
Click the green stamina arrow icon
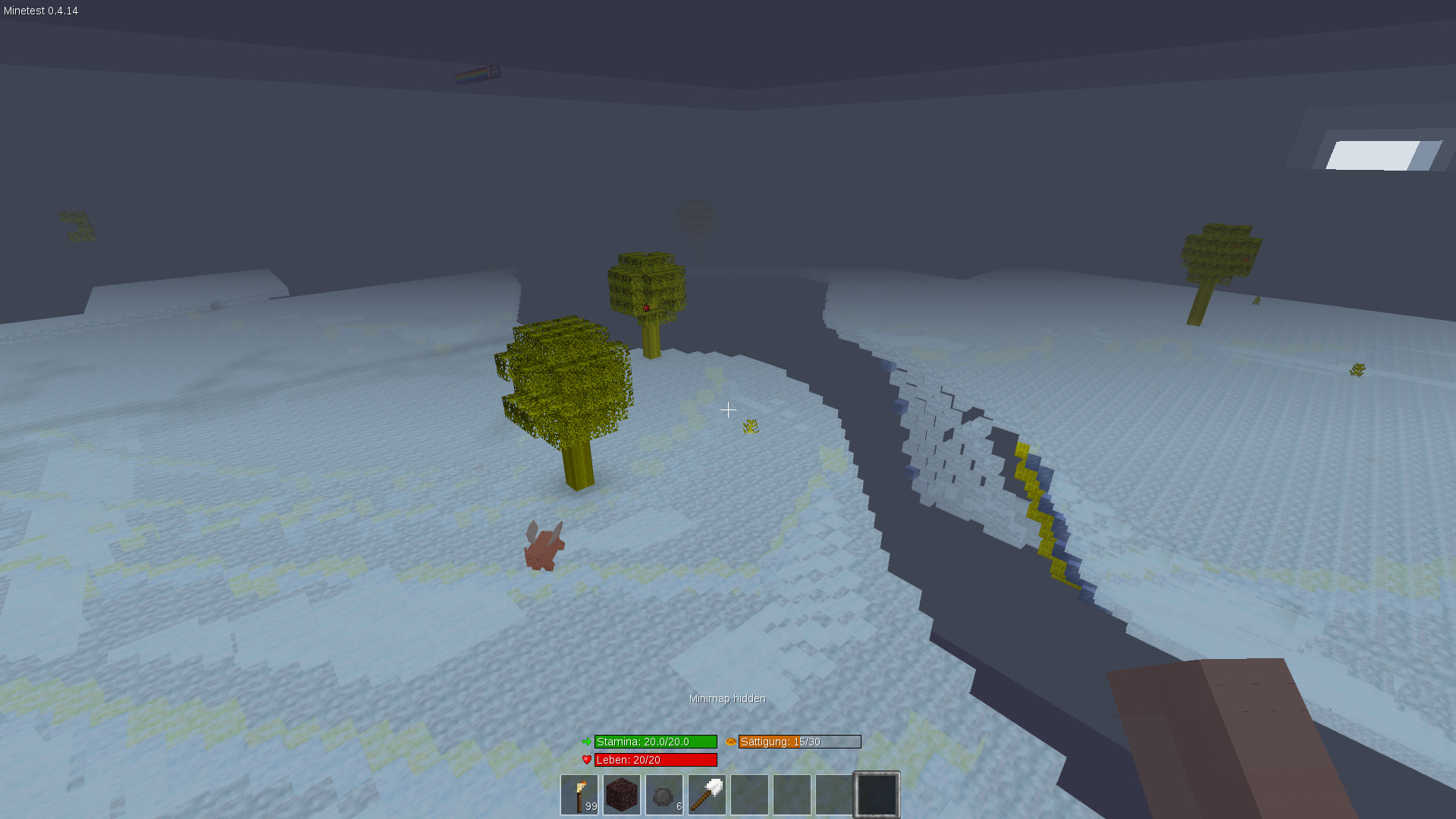pos(585,742)
